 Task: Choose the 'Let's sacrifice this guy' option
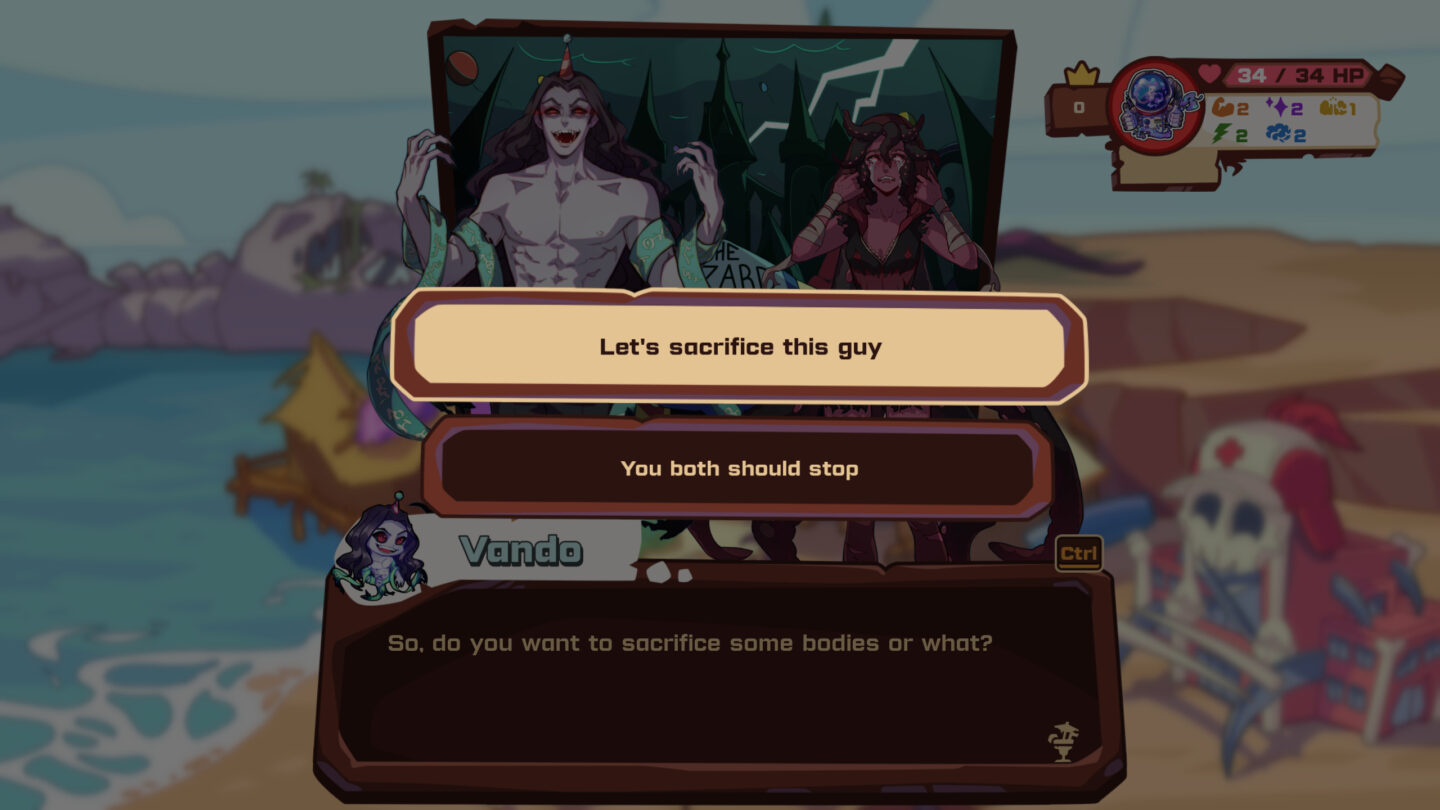click(x=740, y=348)
